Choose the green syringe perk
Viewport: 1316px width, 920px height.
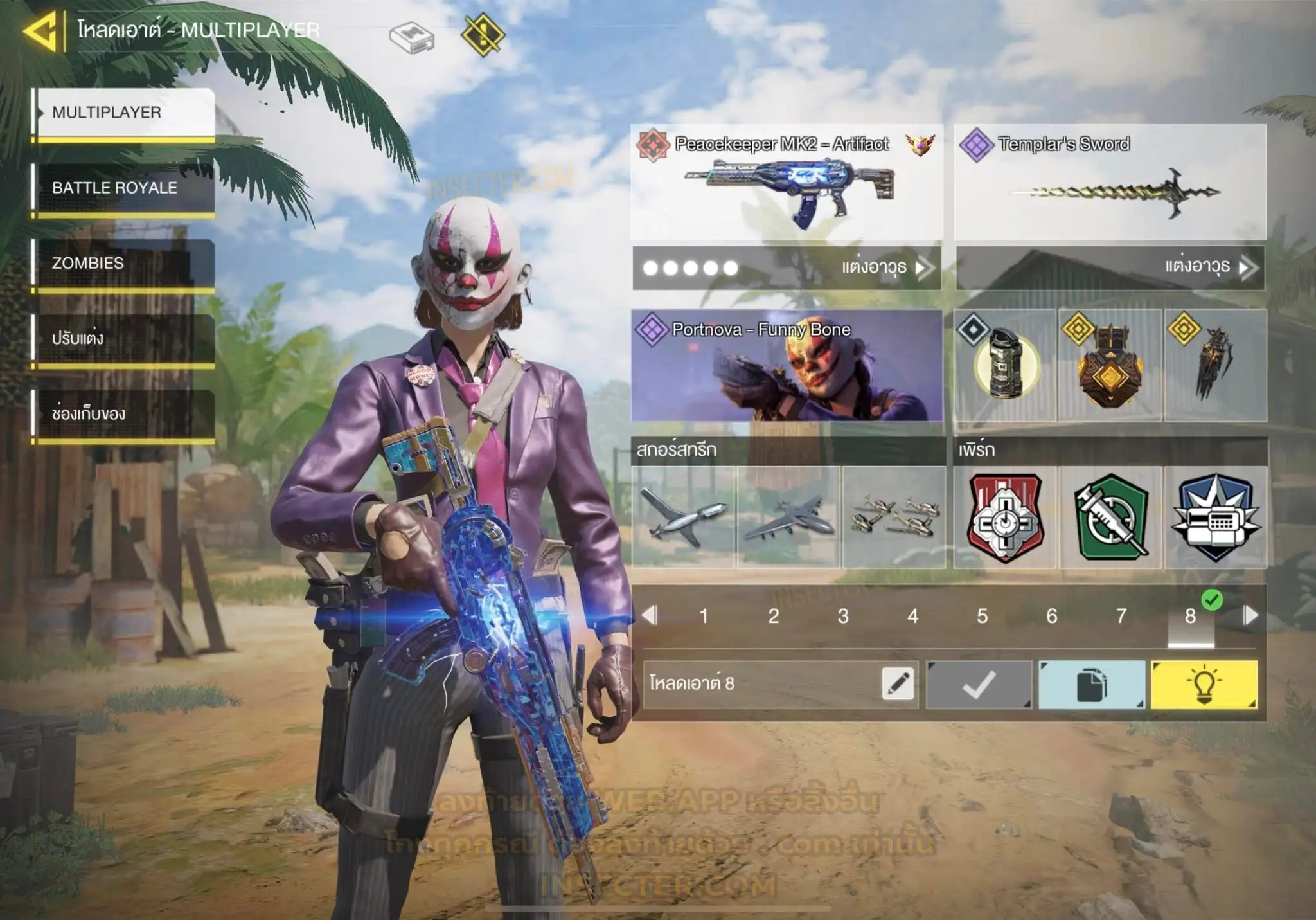[1110, 518]
